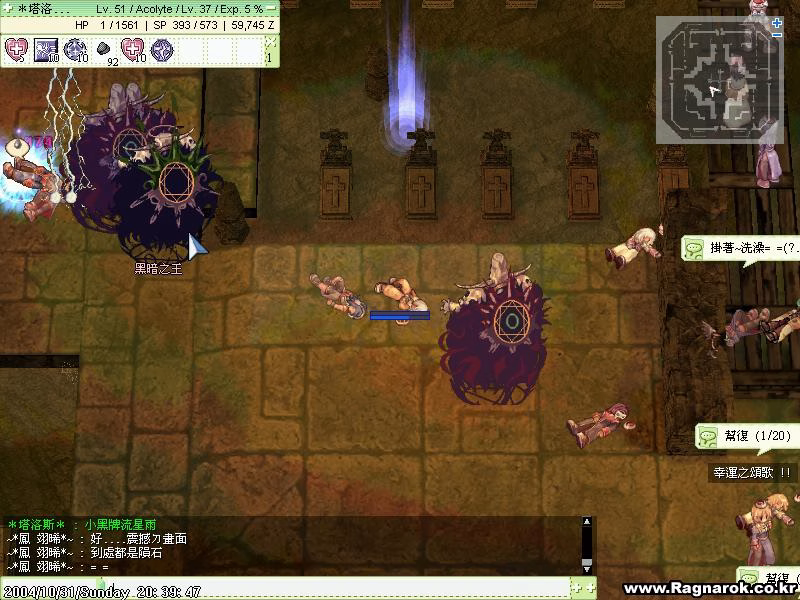This screenshot has height=600, width=800.
Task: Trigger the purple round emblem skill
Action: pos(162,48)
